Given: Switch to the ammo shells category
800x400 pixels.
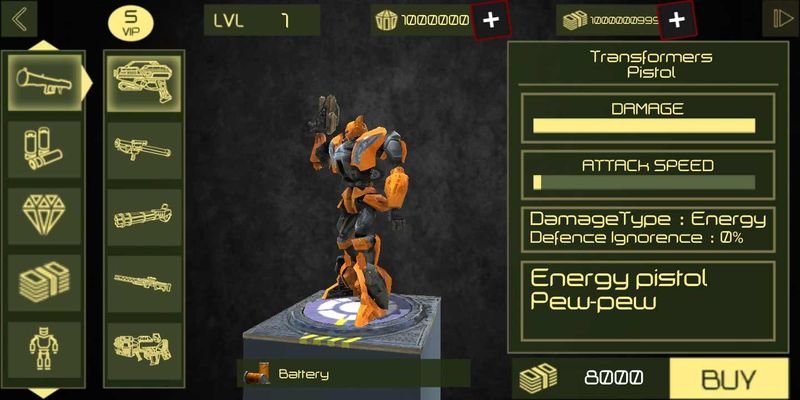Looking at the screenshot, I should [x=44, y=150].
